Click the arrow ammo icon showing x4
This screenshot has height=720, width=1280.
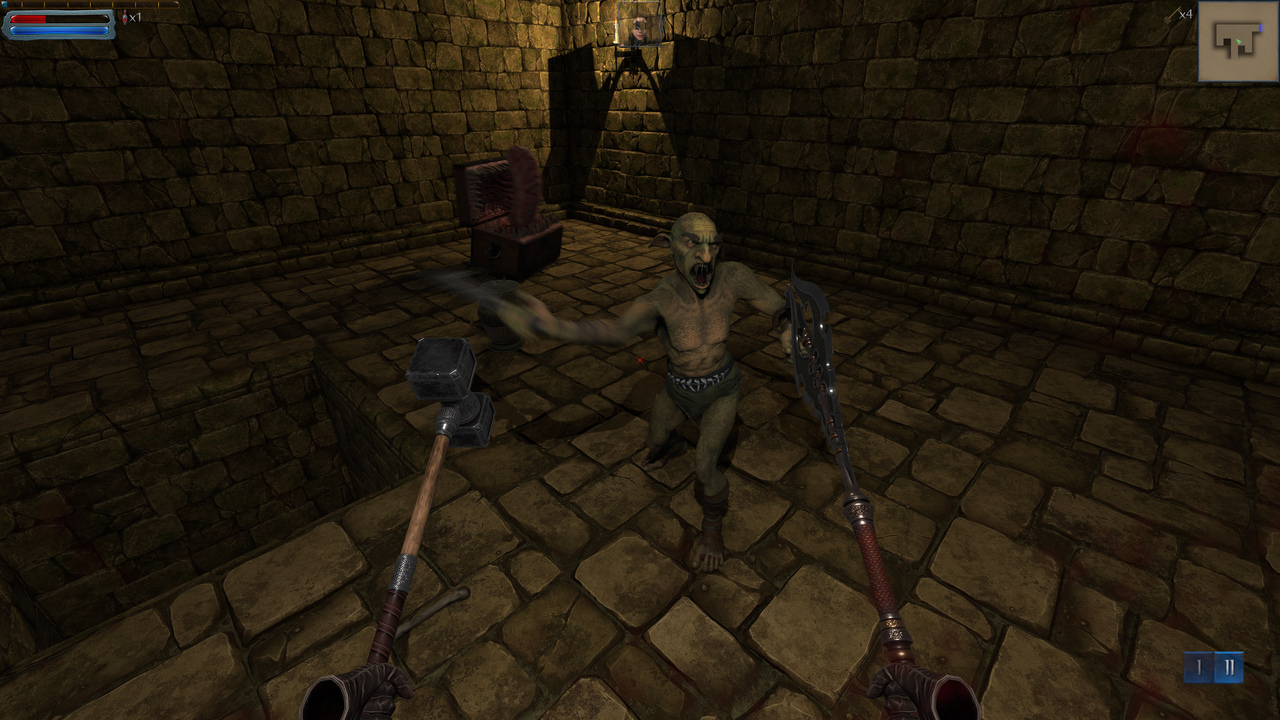tap(1175, 14)
